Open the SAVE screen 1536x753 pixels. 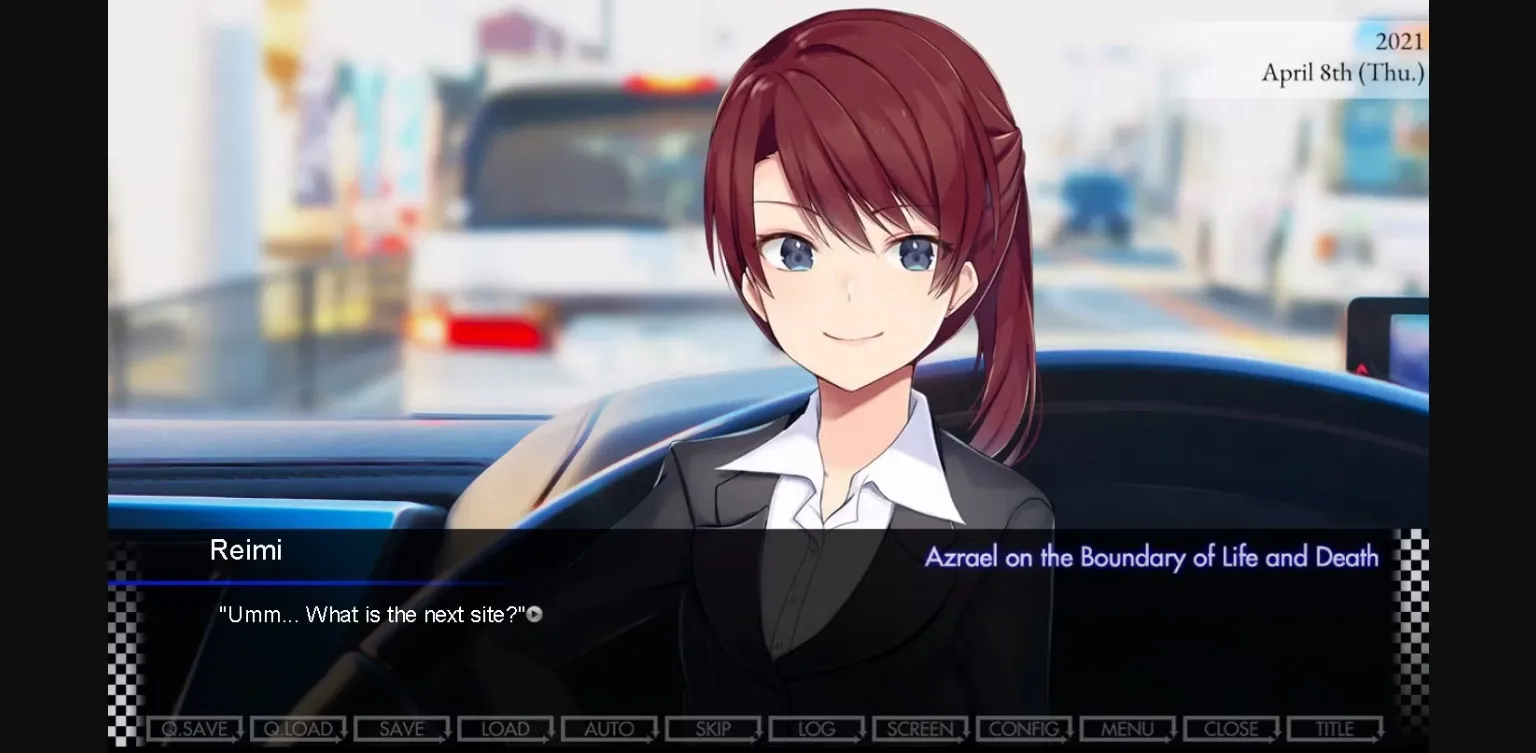pos(402,728)
